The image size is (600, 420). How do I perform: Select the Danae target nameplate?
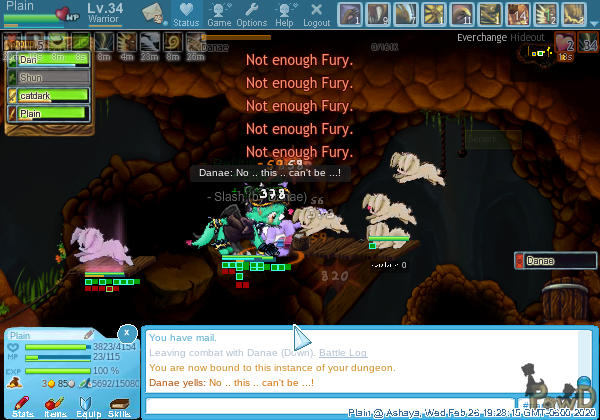click(x=553, y=261)
